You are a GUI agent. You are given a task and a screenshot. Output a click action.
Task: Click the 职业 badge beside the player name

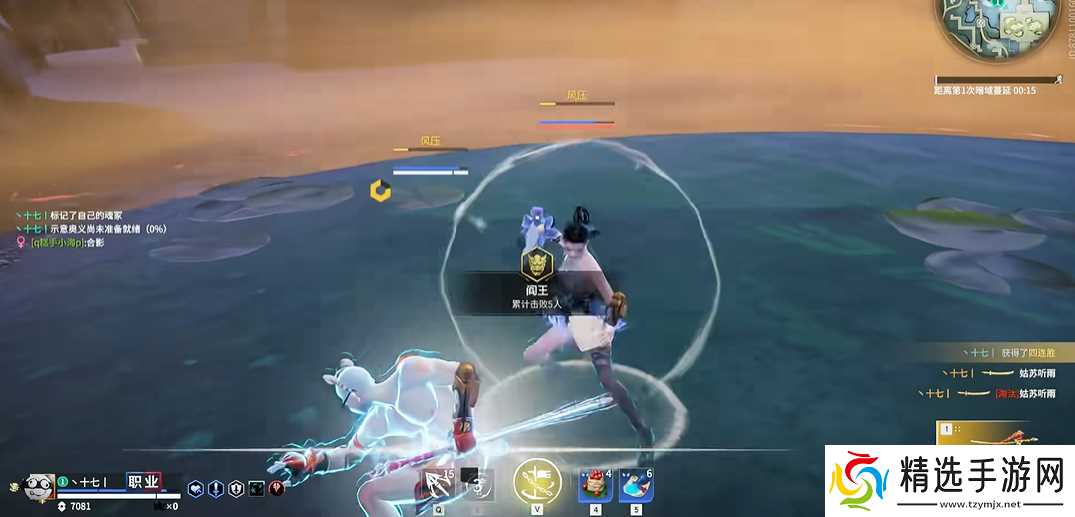143,482
